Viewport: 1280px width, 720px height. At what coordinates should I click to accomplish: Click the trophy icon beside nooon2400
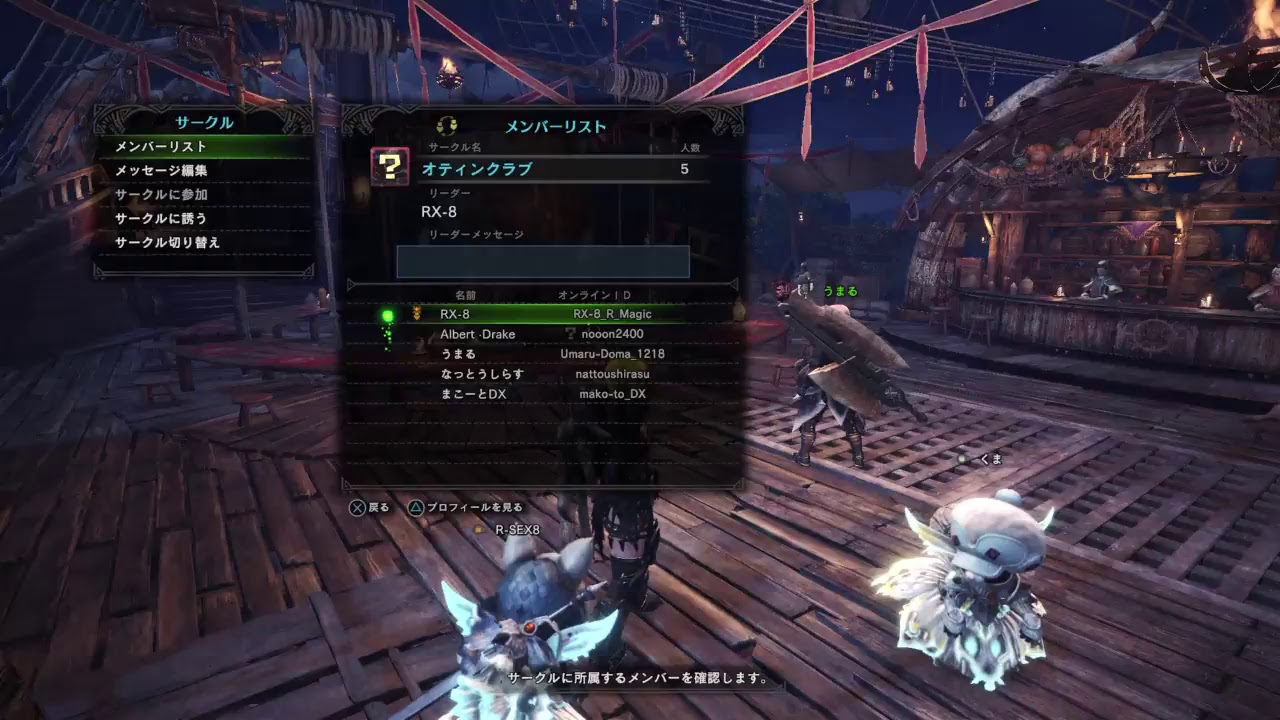568,332
